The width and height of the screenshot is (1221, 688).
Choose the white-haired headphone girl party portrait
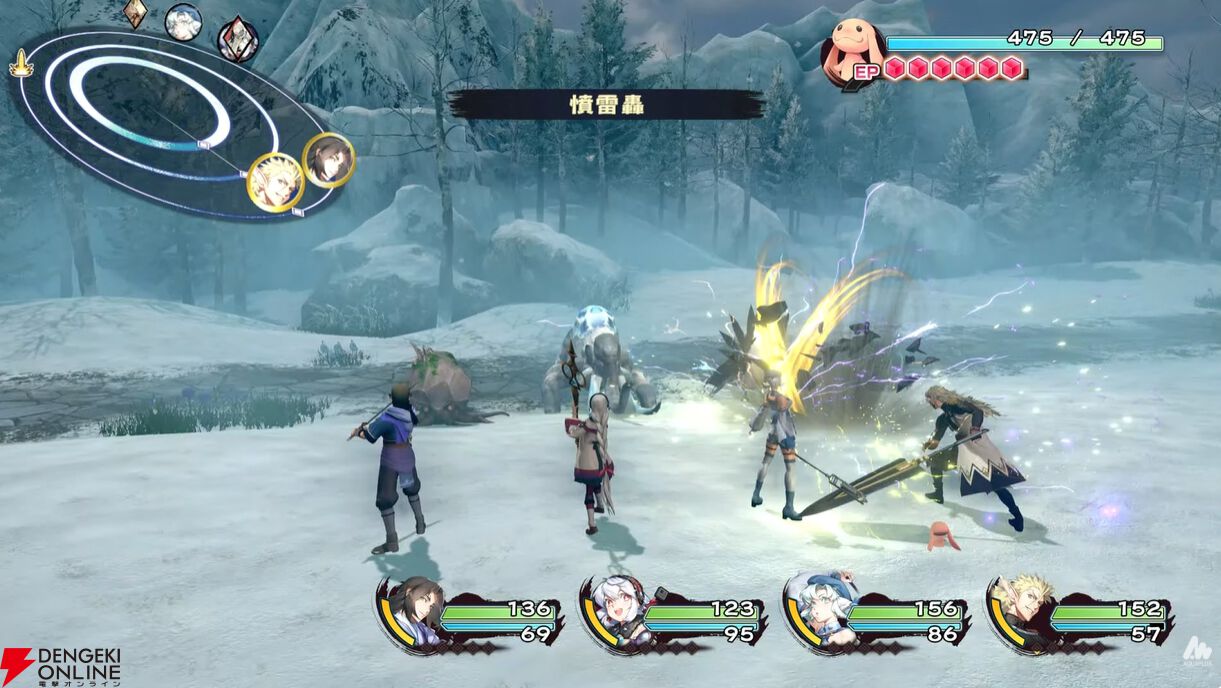613,610
